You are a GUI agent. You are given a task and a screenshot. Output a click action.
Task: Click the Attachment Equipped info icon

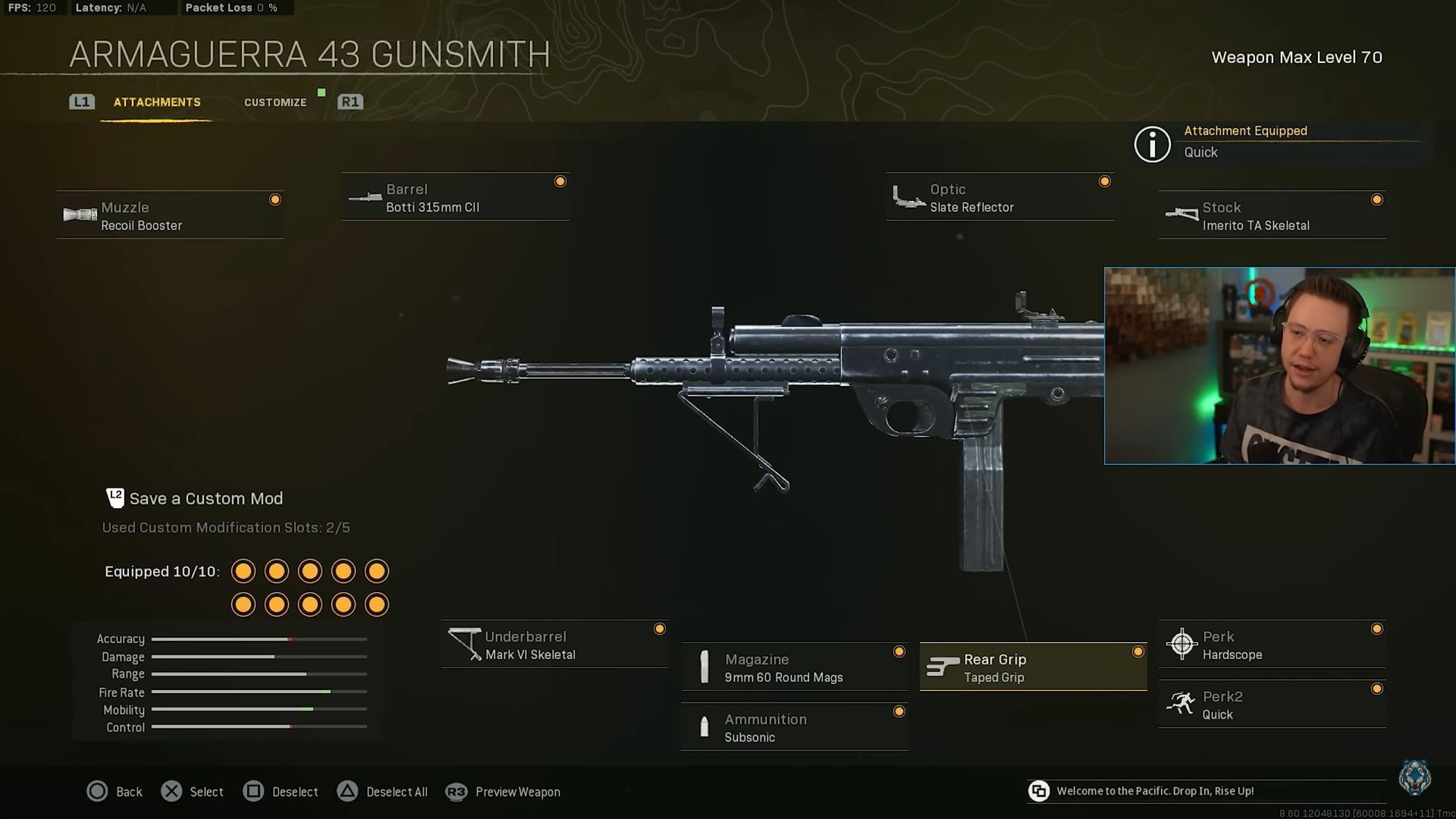point(1152,144)
